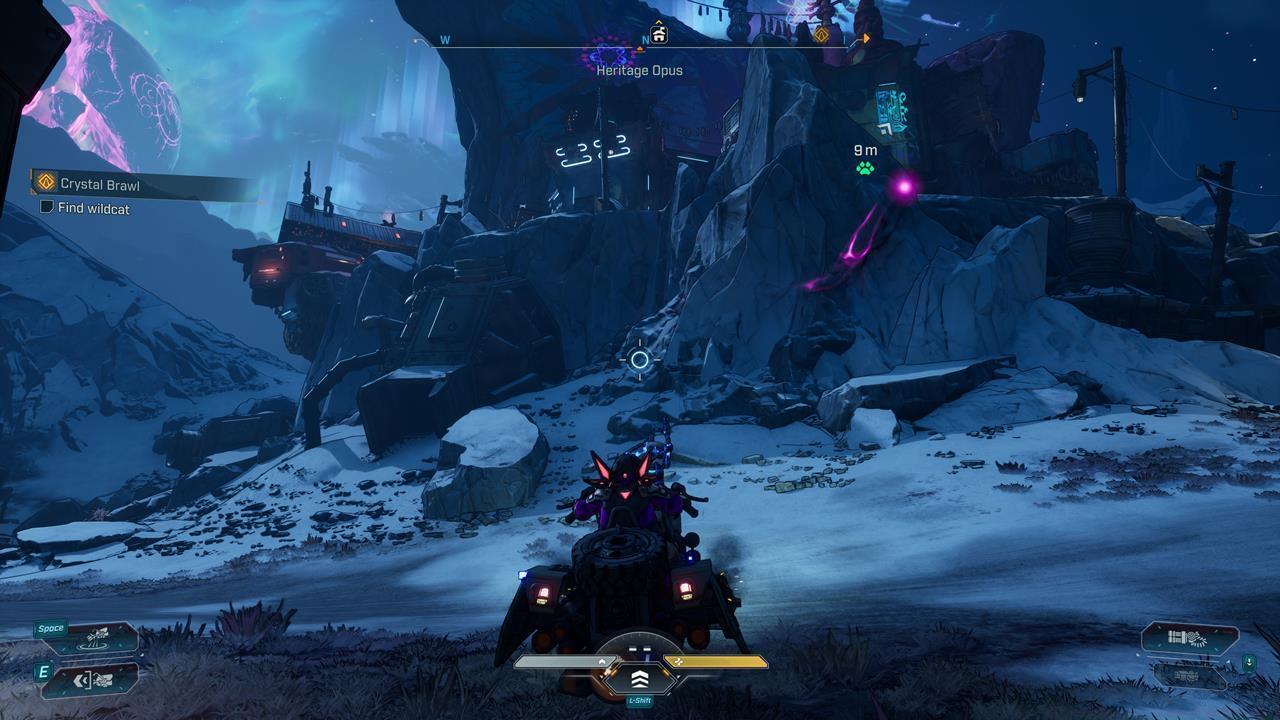Select the orange diamond quest marker on compass
Viewport: 1280px width, 720px height.
(822, 36)
